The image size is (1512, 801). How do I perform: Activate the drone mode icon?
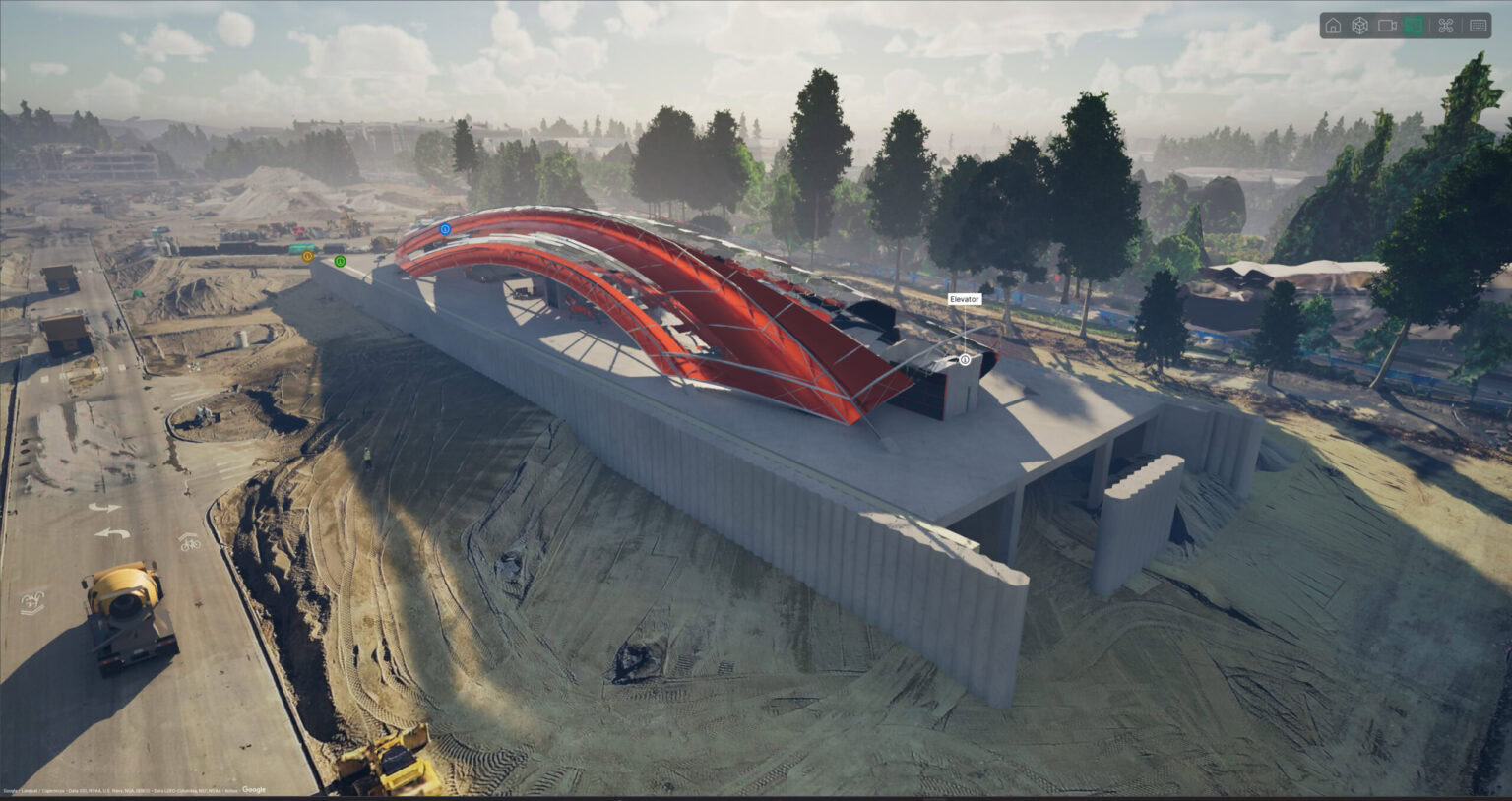[1446, 26]
